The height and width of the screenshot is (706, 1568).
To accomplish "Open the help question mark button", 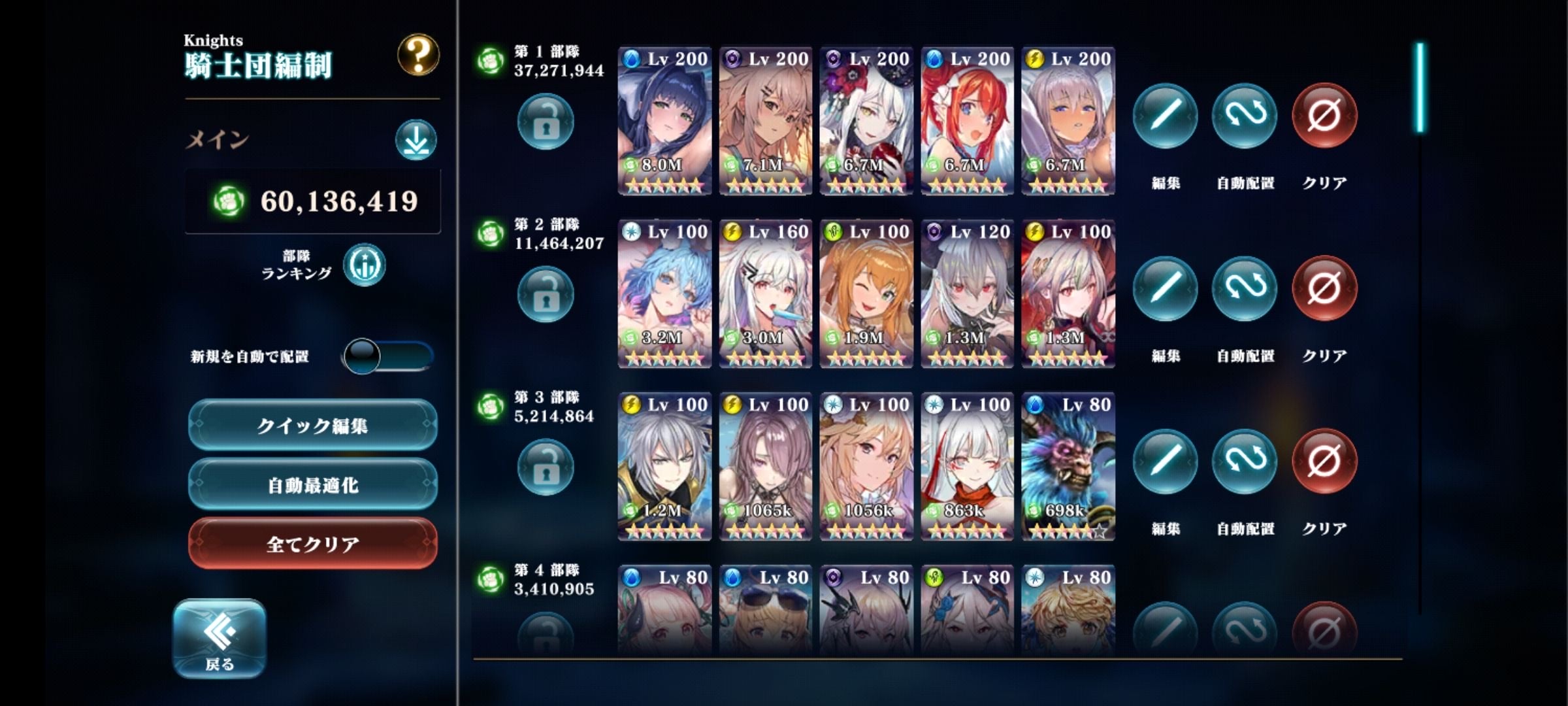I will [x=418, y=55].
